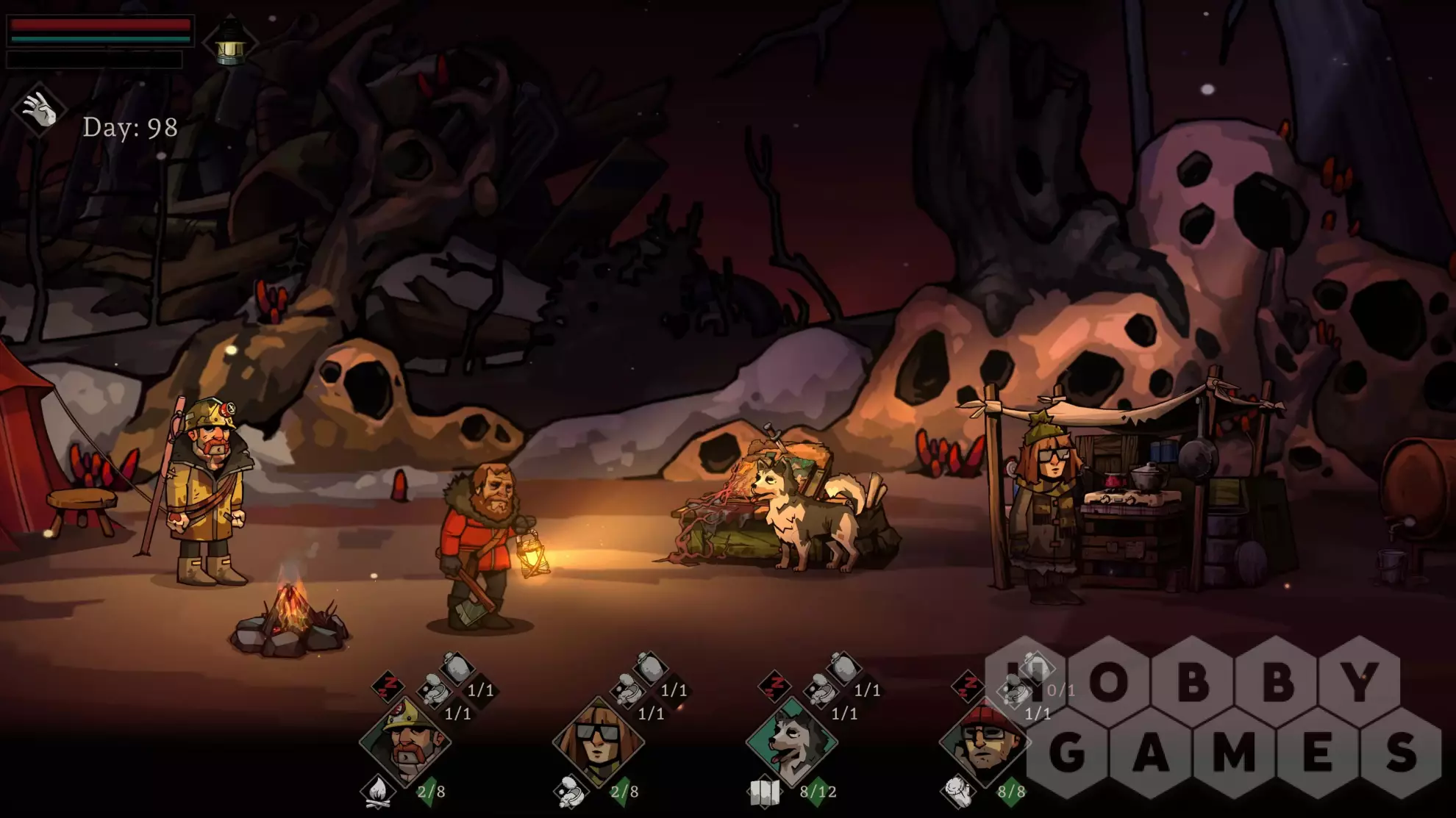Select the sunglasses woman's water flask icon
Viewport: 1456px width, 818px height.
650,667
